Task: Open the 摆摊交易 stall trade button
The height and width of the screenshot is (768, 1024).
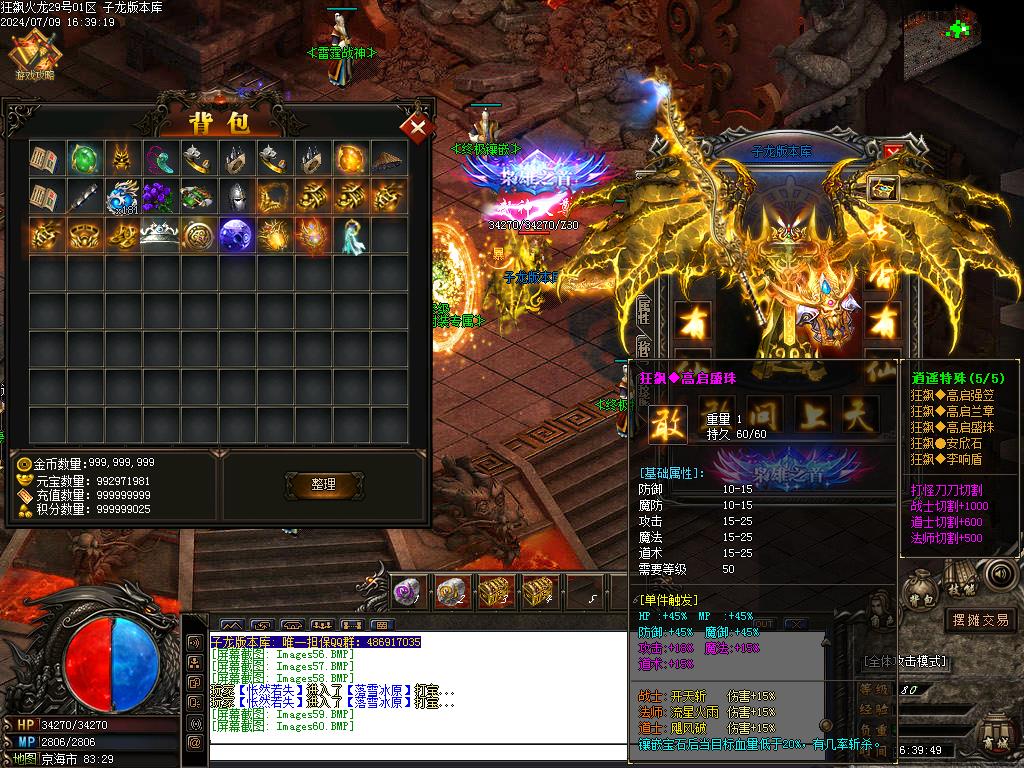Action: (980, 620)
